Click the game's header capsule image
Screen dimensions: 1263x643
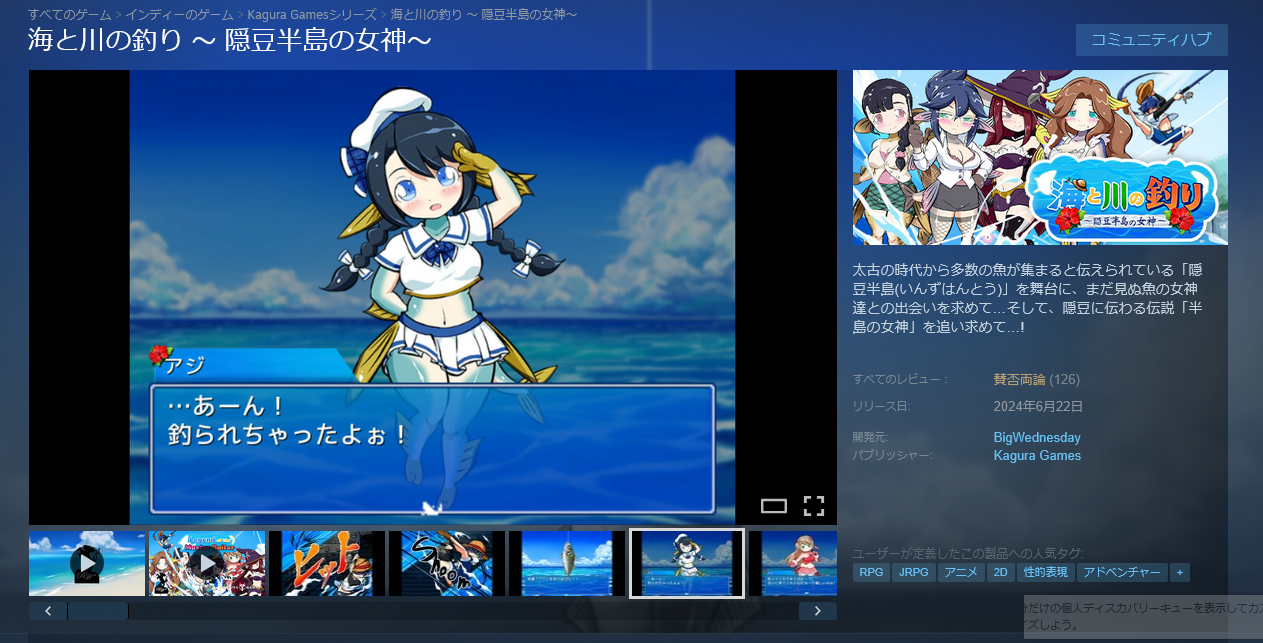[1040, 157]
